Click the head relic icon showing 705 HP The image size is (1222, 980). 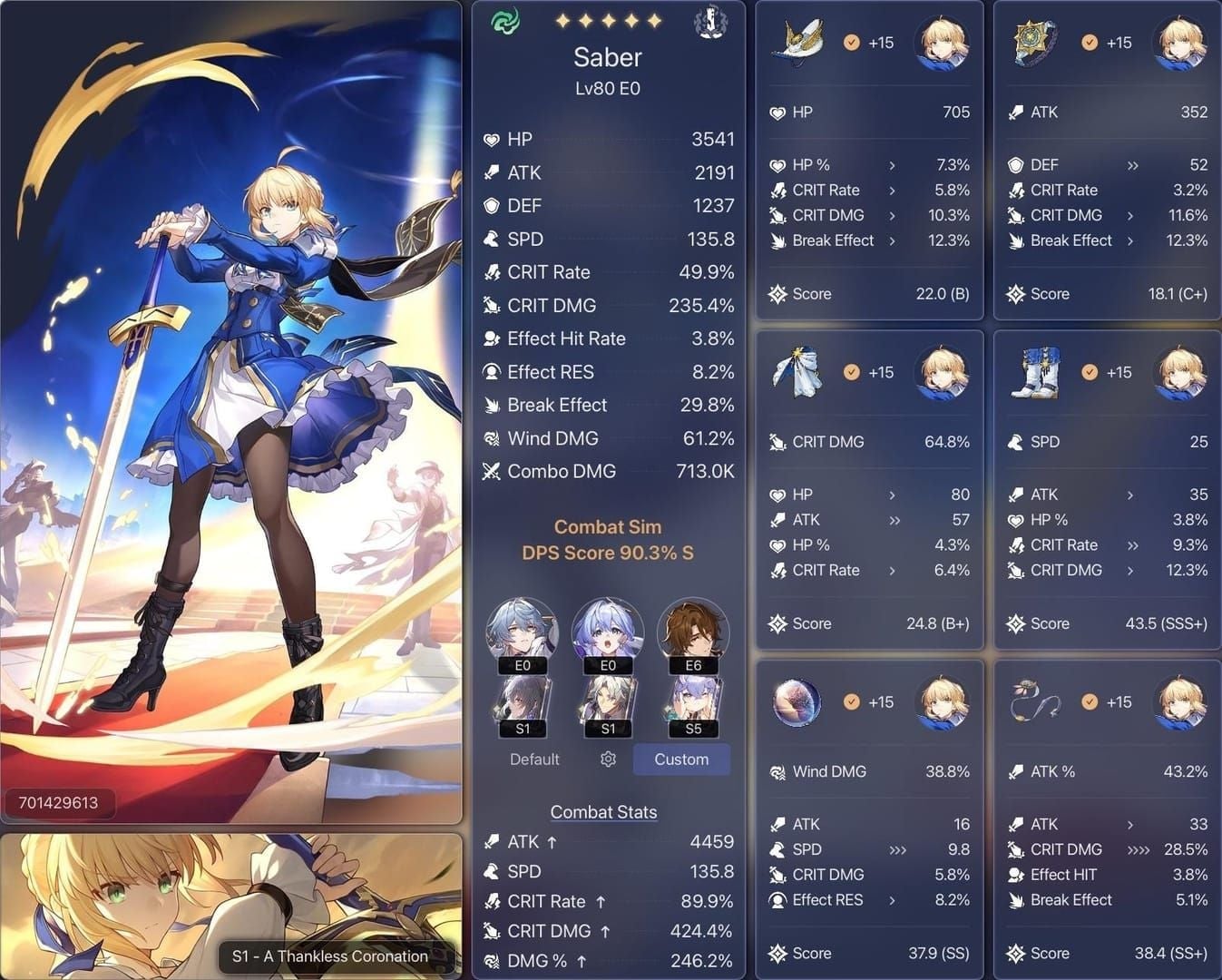point(797,41)
